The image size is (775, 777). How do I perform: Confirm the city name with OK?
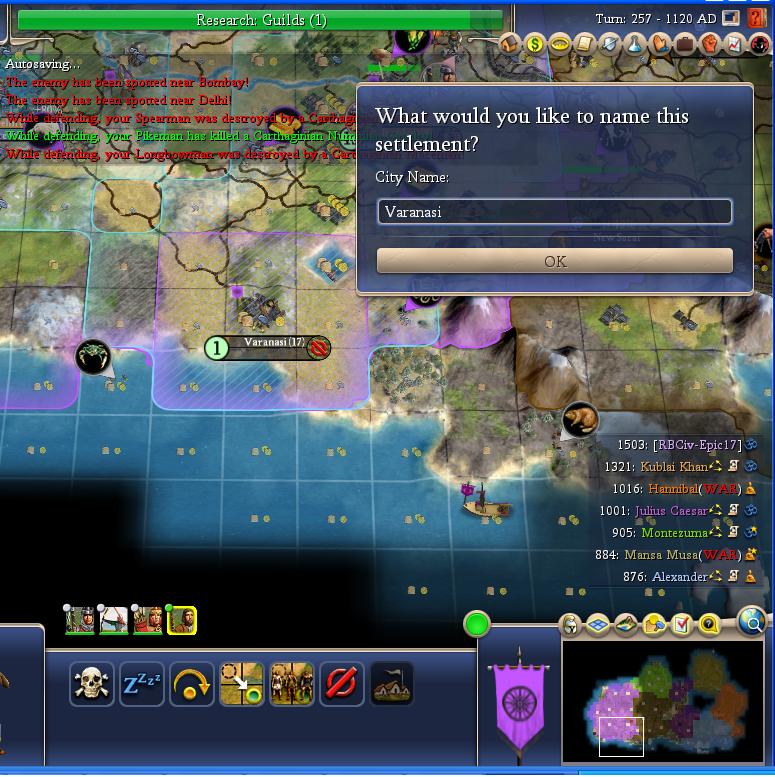[x=555, y=261]
